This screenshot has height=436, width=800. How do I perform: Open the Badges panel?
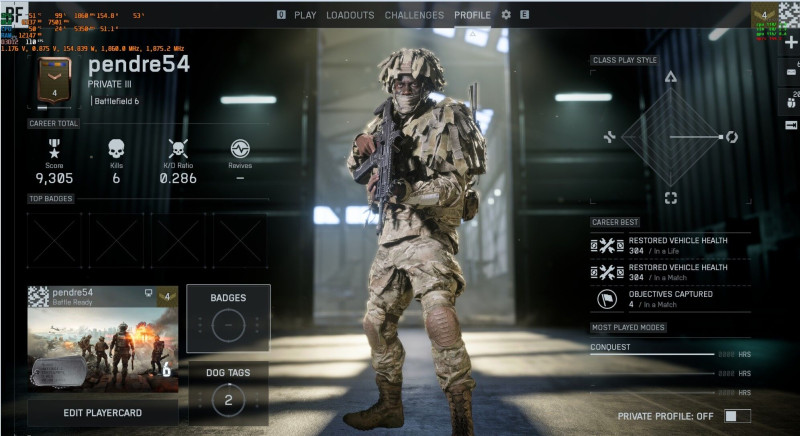[x=228, y=318]
